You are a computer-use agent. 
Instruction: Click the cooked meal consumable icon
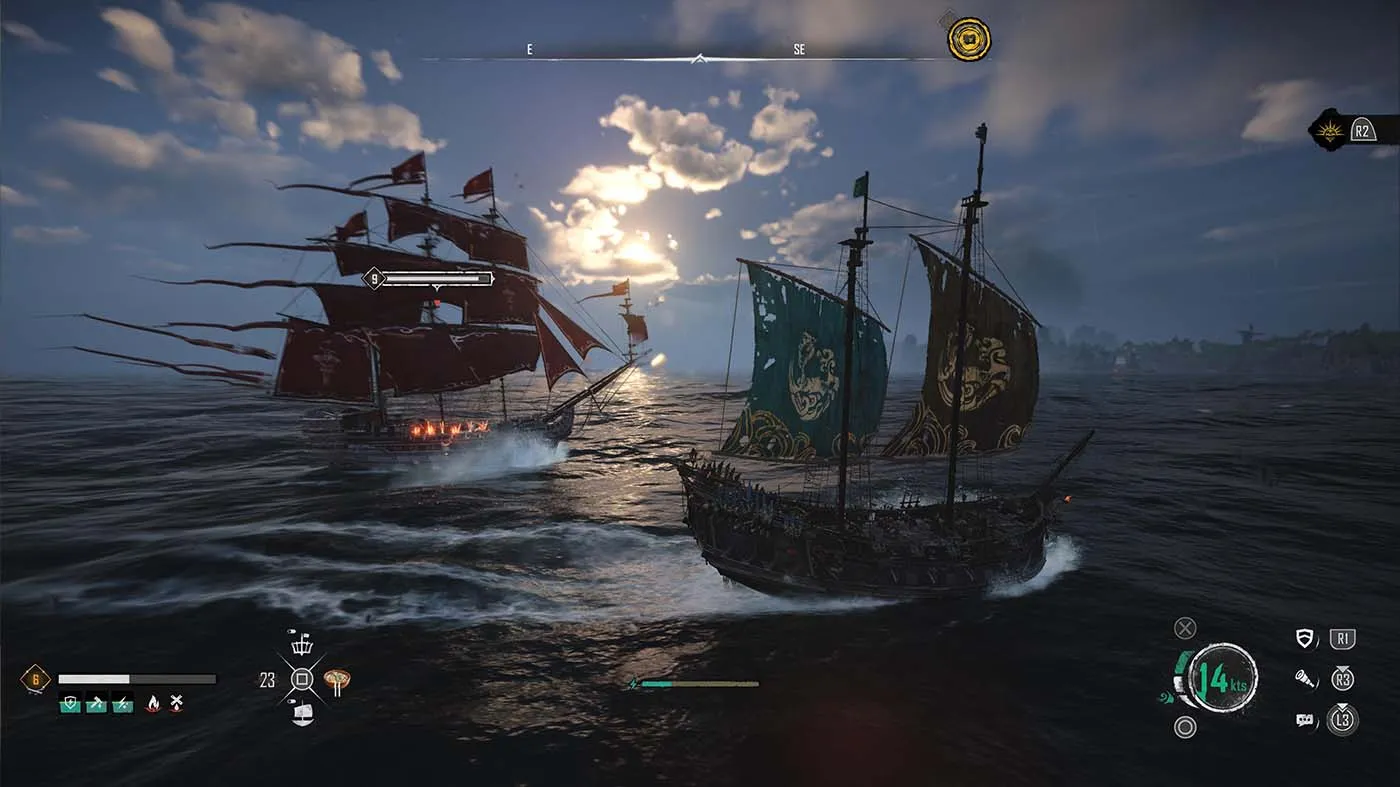[336, 679]
